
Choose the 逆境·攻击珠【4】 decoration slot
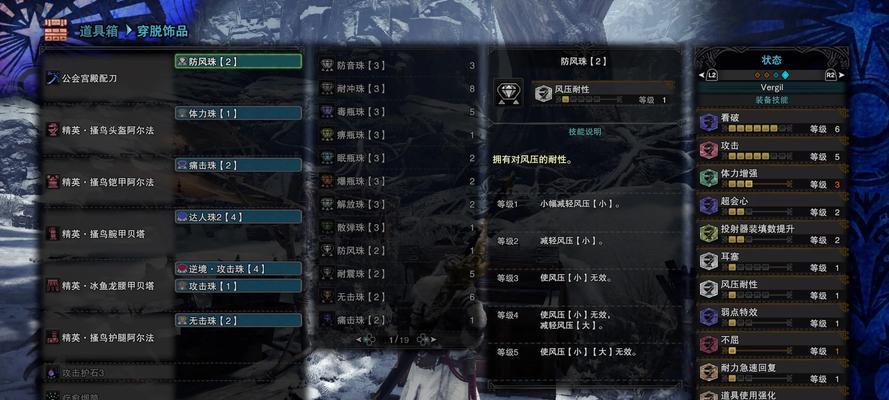click(x=238, y=269)
